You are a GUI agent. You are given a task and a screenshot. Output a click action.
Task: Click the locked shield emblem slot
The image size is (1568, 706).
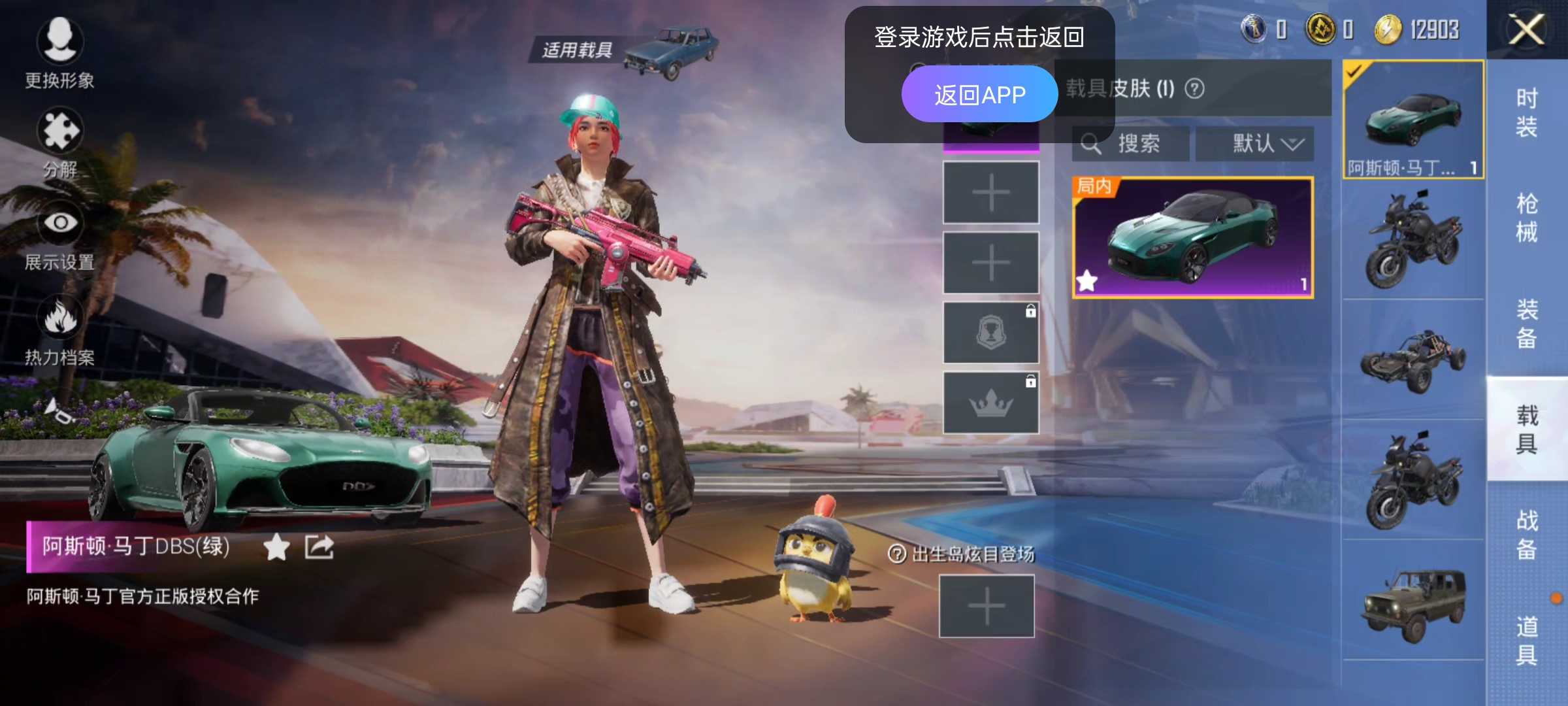(x=990, y=330)
